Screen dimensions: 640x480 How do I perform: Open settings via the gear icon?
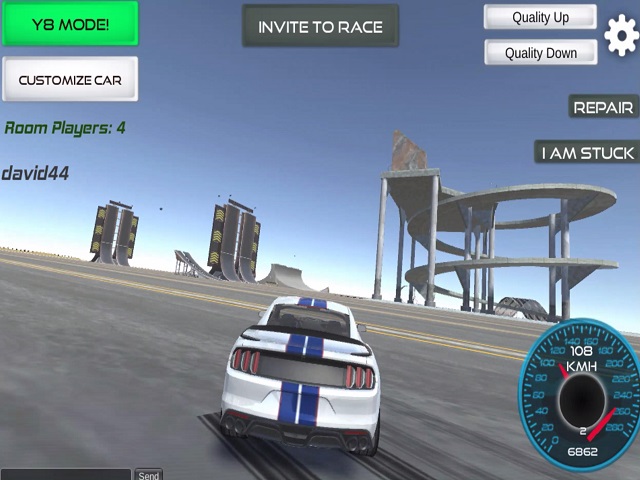tap(621, 36)
